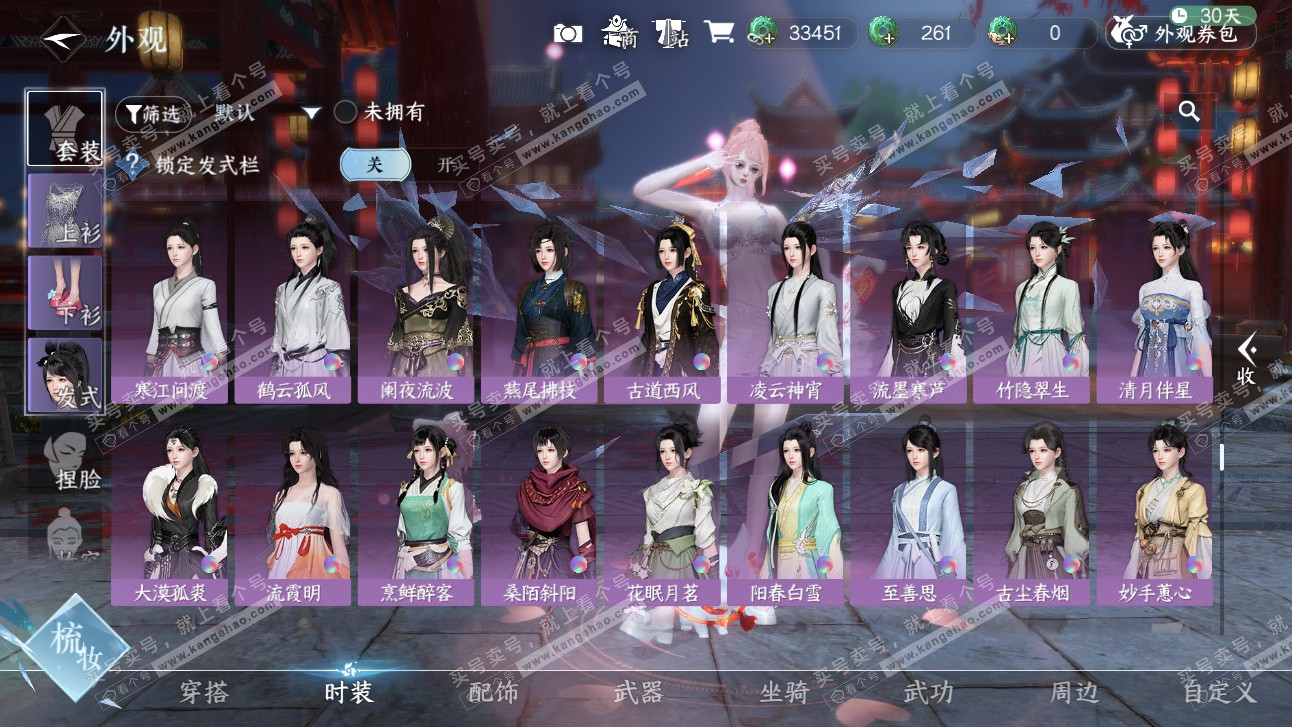Search outfits with the magnifier icon
This screenshot has height=727, width=1292.
tap(1189, 111)
